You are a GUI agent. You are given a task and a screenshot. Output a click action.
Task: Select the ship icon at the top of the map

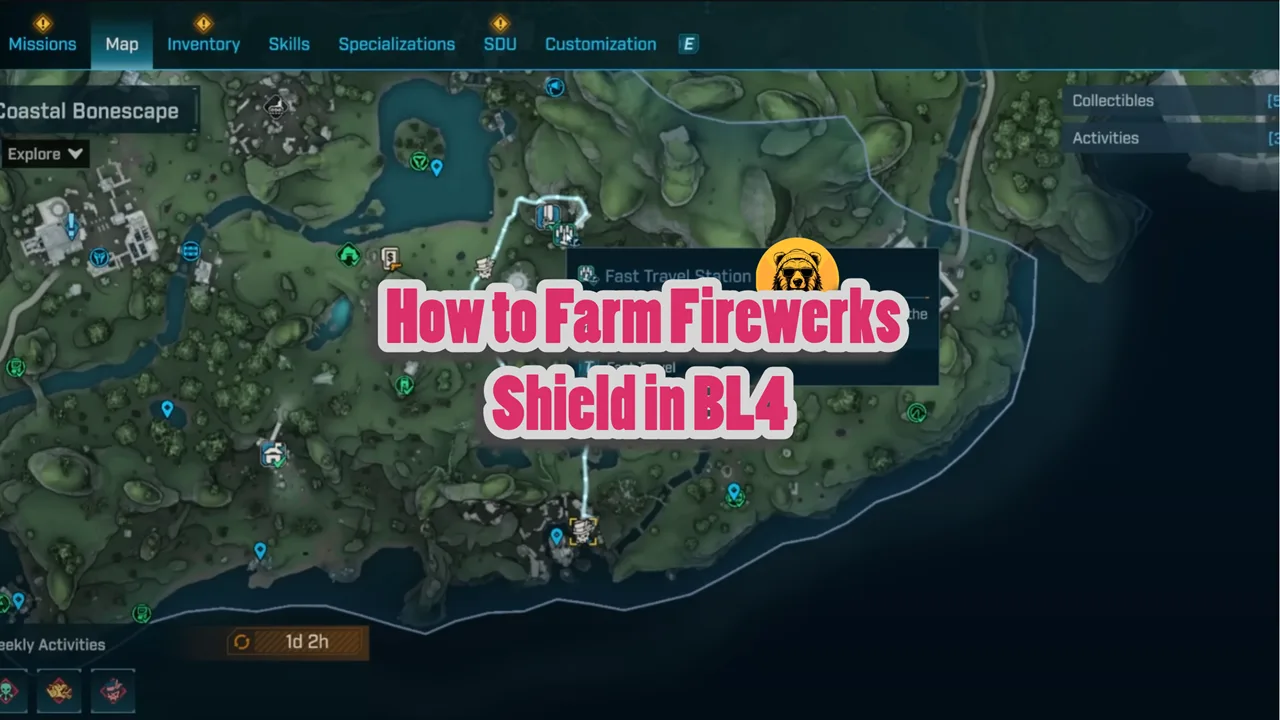click(x=555, y=87)
